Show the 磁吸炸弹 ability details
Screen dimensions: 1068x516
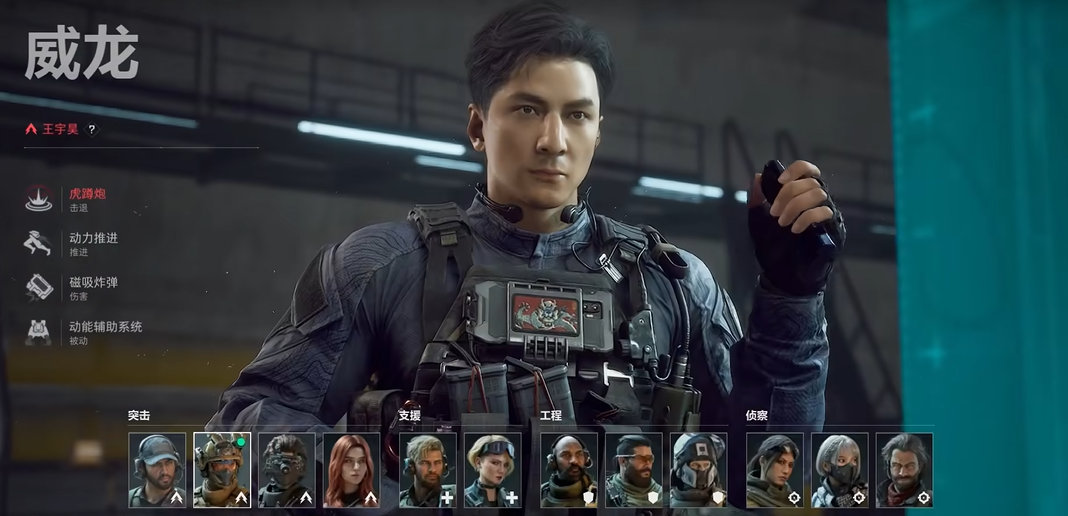pos(93,287)
